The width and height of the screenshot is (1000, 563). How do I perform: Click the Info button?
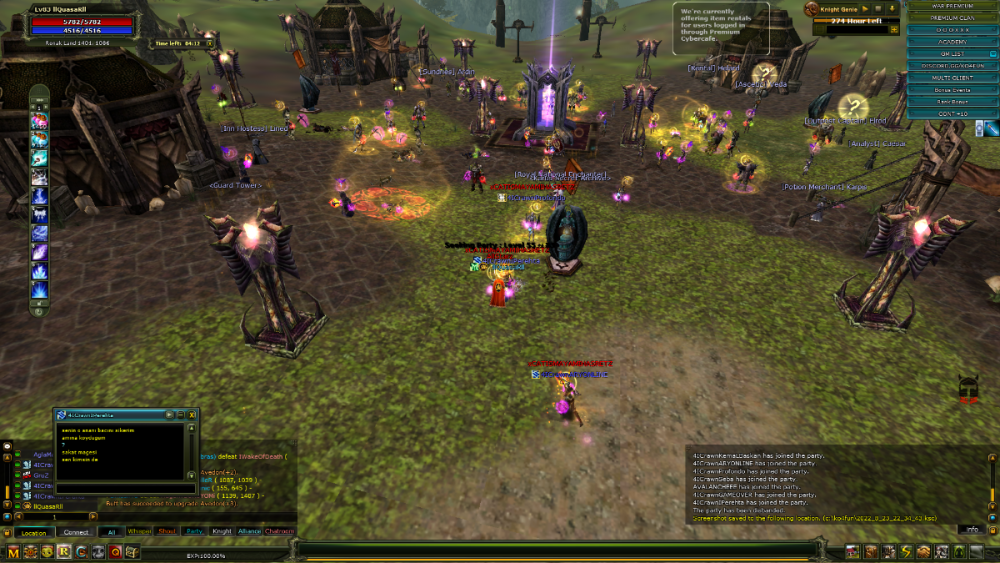click(x=971, y=529)
